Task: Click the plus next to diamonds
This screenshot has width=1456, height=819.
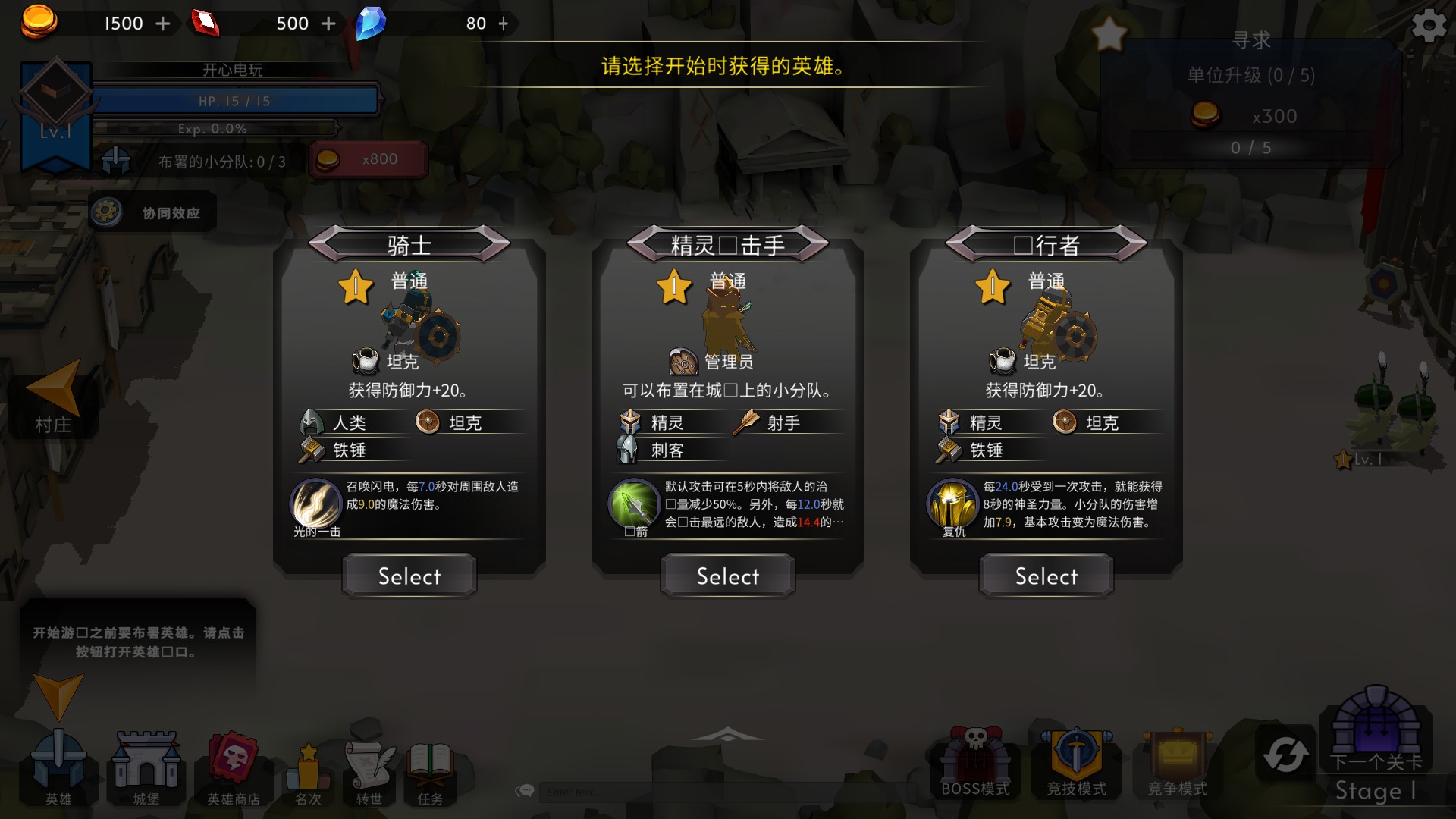Action: coord(503,24)
